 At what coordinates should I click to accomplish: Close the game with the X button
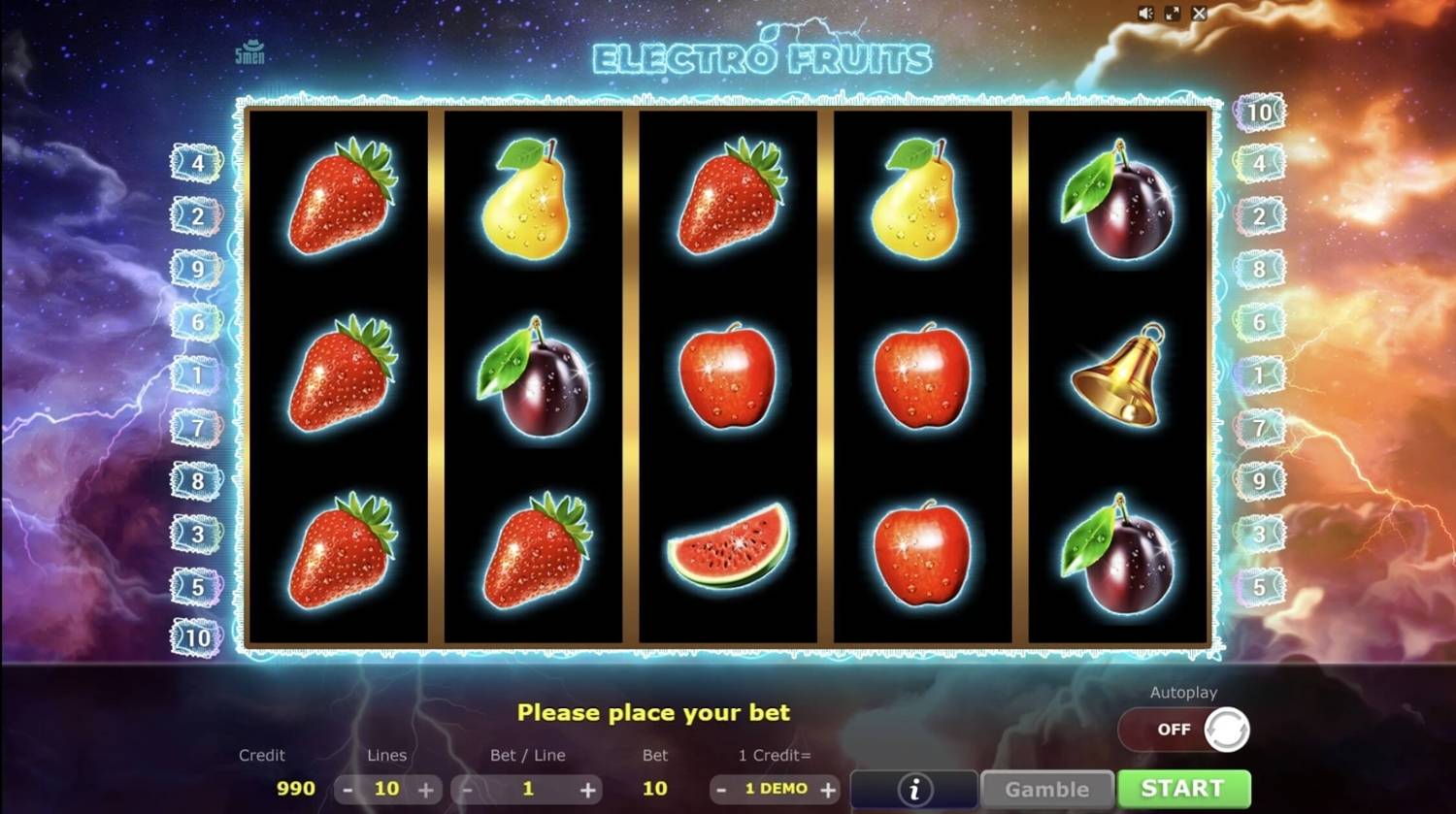1200,13
